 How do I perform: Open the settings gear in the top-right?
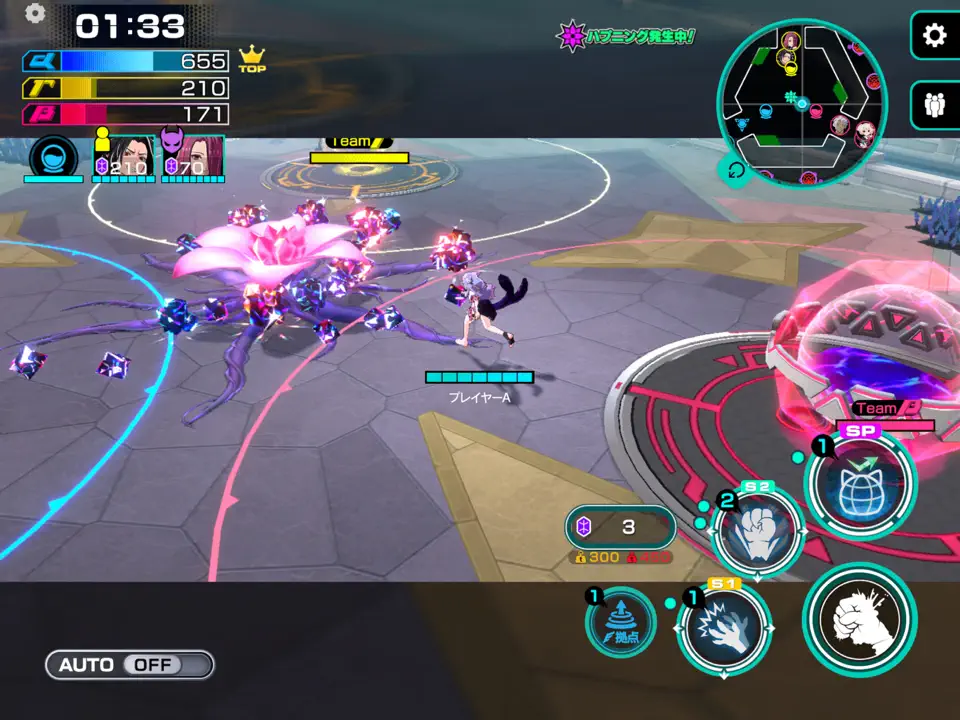tap(934, 36)
